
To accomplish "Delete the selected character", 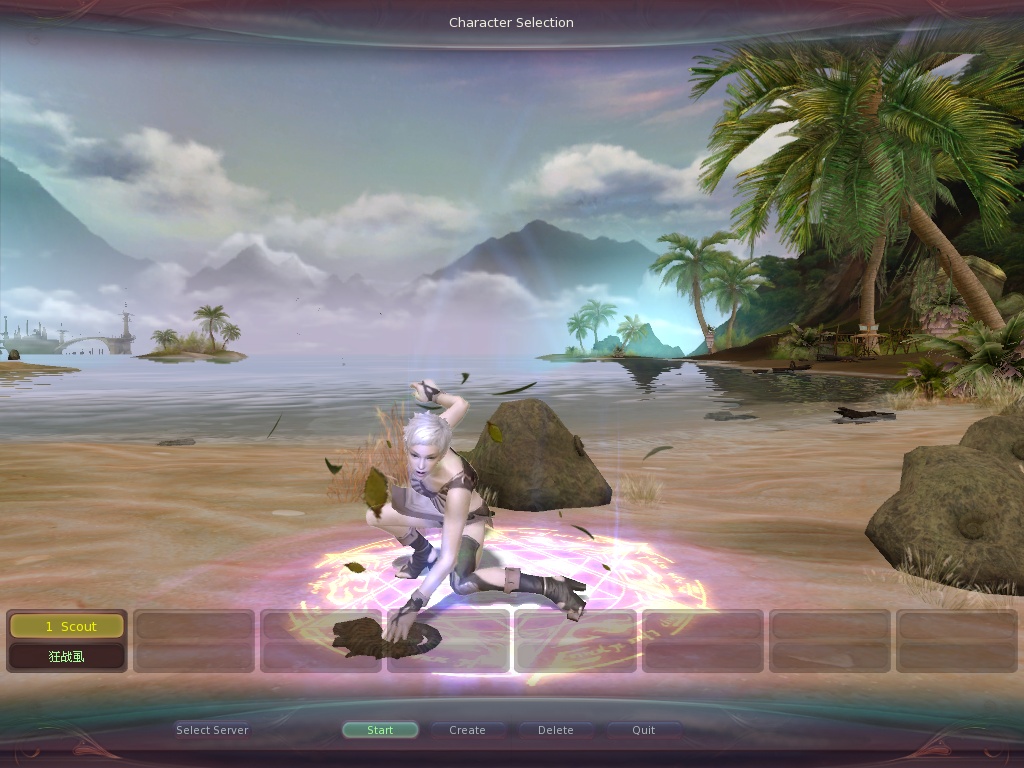I will [556, 730].
